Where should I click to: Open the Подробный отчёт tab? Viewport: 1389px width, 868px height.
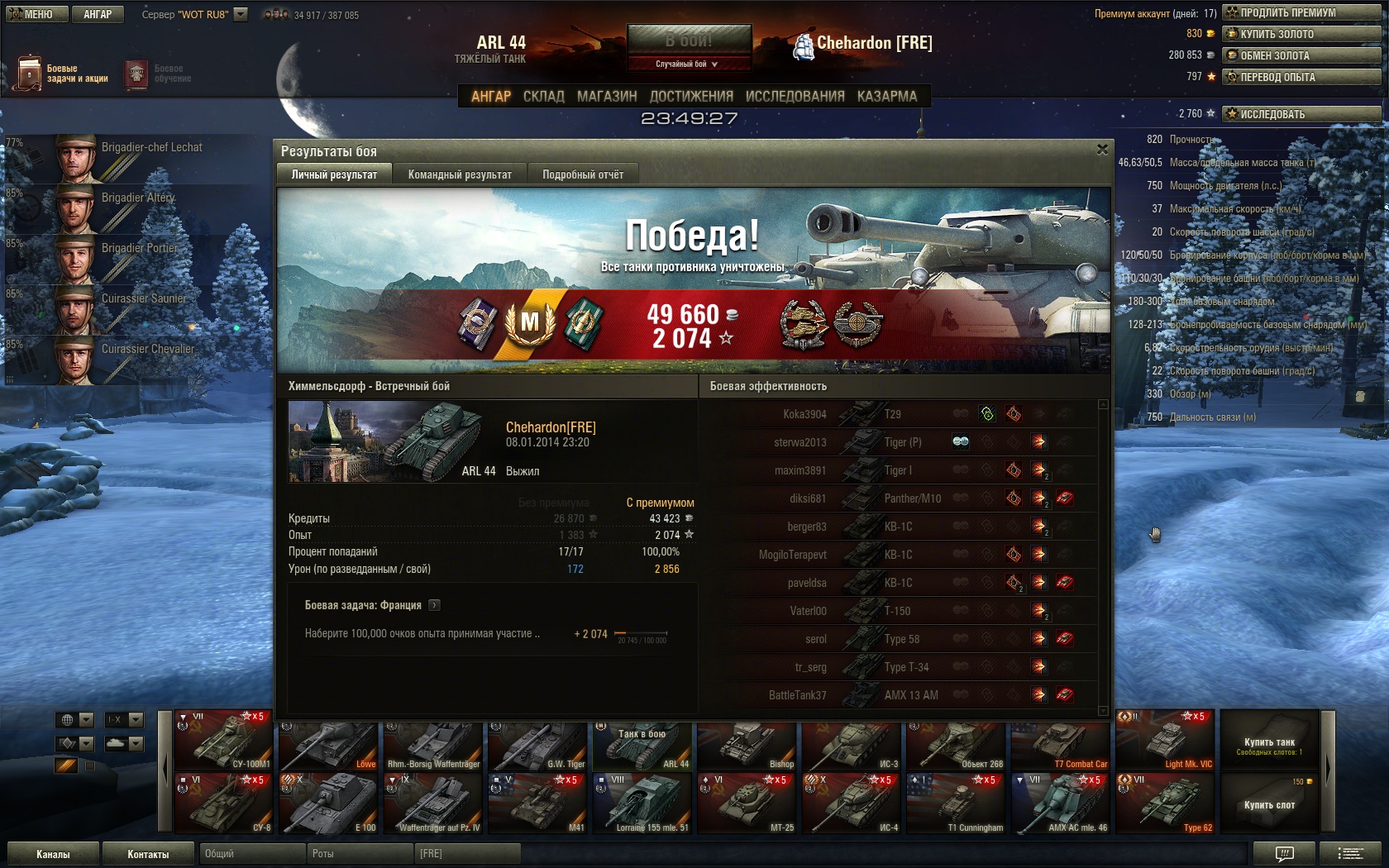point(583,174)
